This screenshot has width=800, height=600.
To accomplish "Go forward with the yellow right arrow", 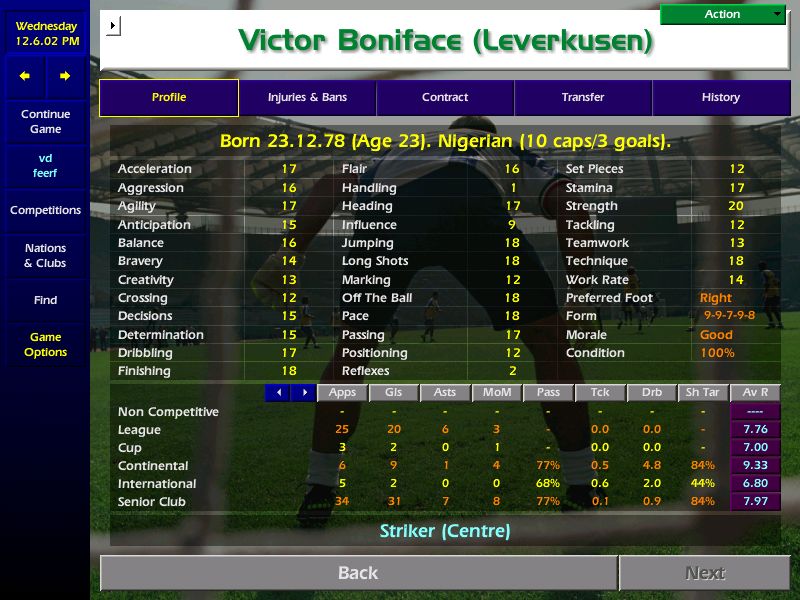I will 65,76.
